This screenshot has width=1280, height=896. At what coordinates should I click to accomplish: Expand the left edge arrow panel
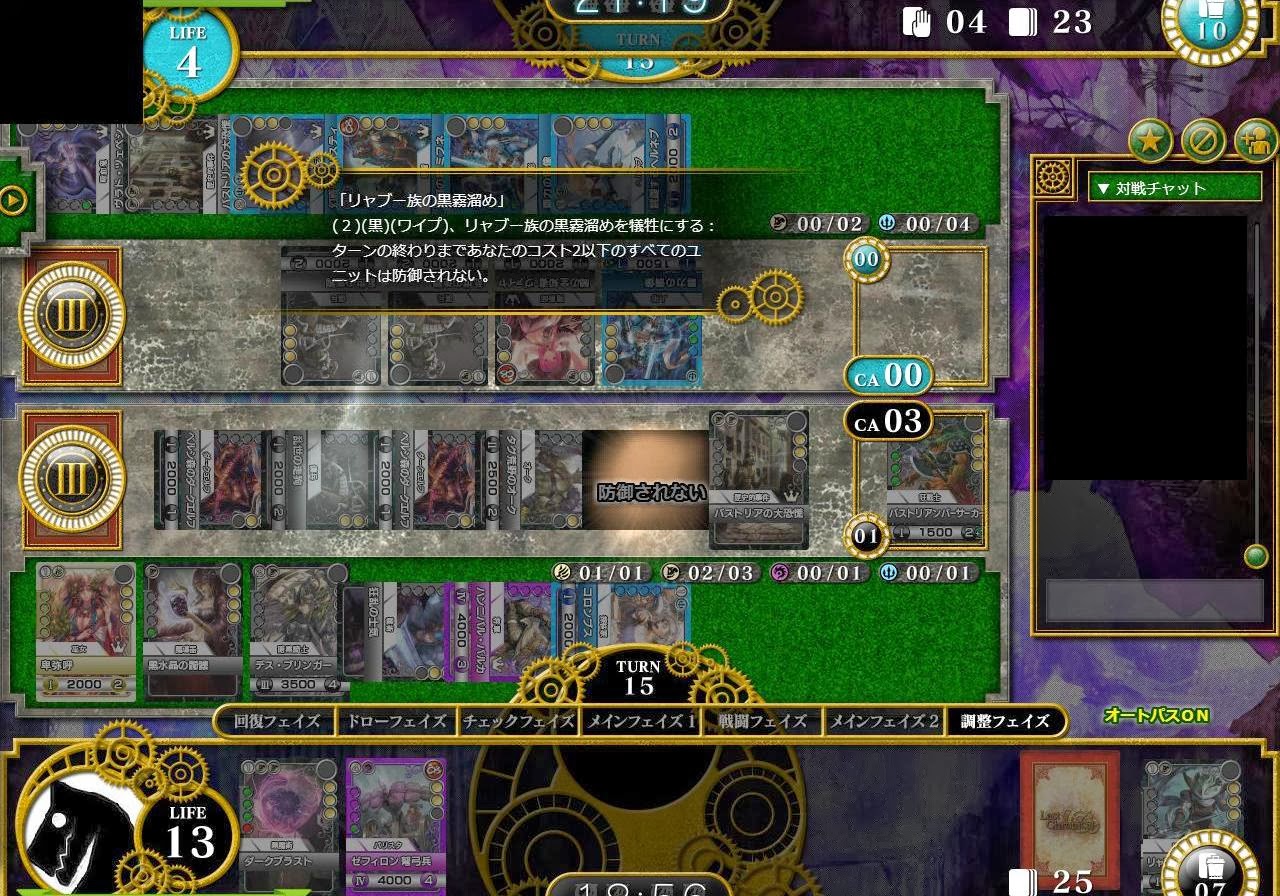click(11, 197)
